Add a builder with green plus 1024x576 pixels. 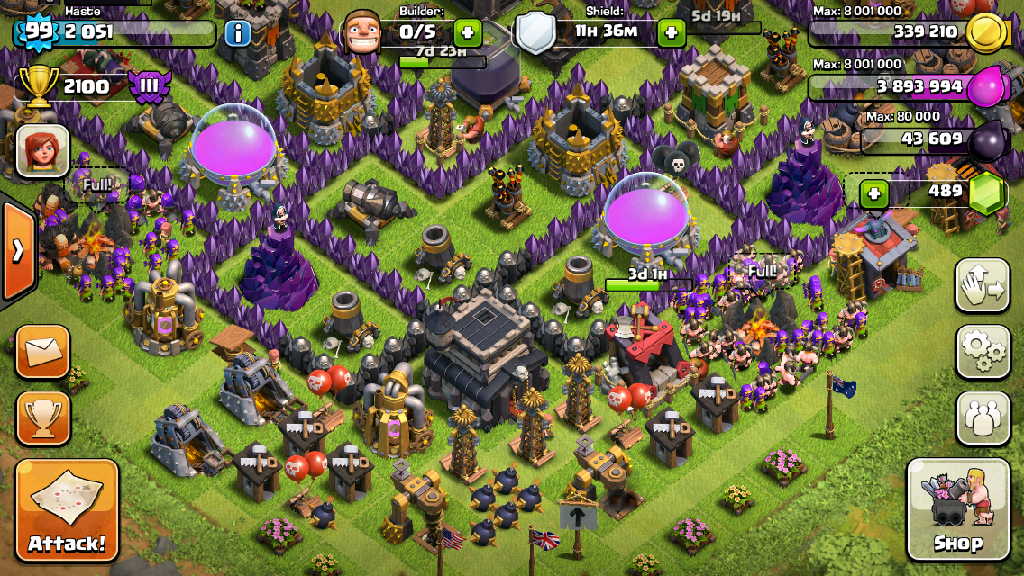click(x=467, y=33)
